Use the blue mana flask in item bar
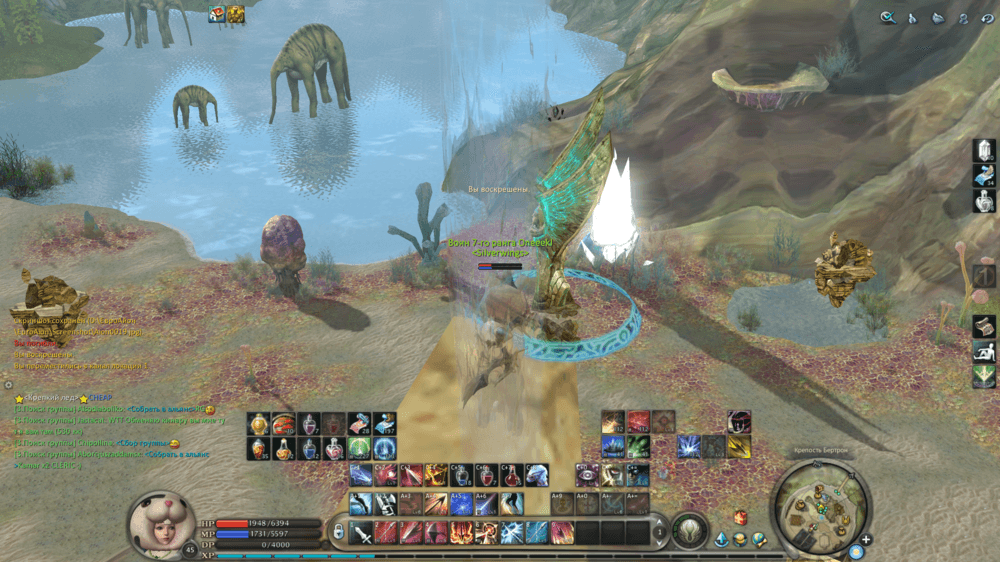The width and height of the screenshot is (1000, 562). coord(309,449)
